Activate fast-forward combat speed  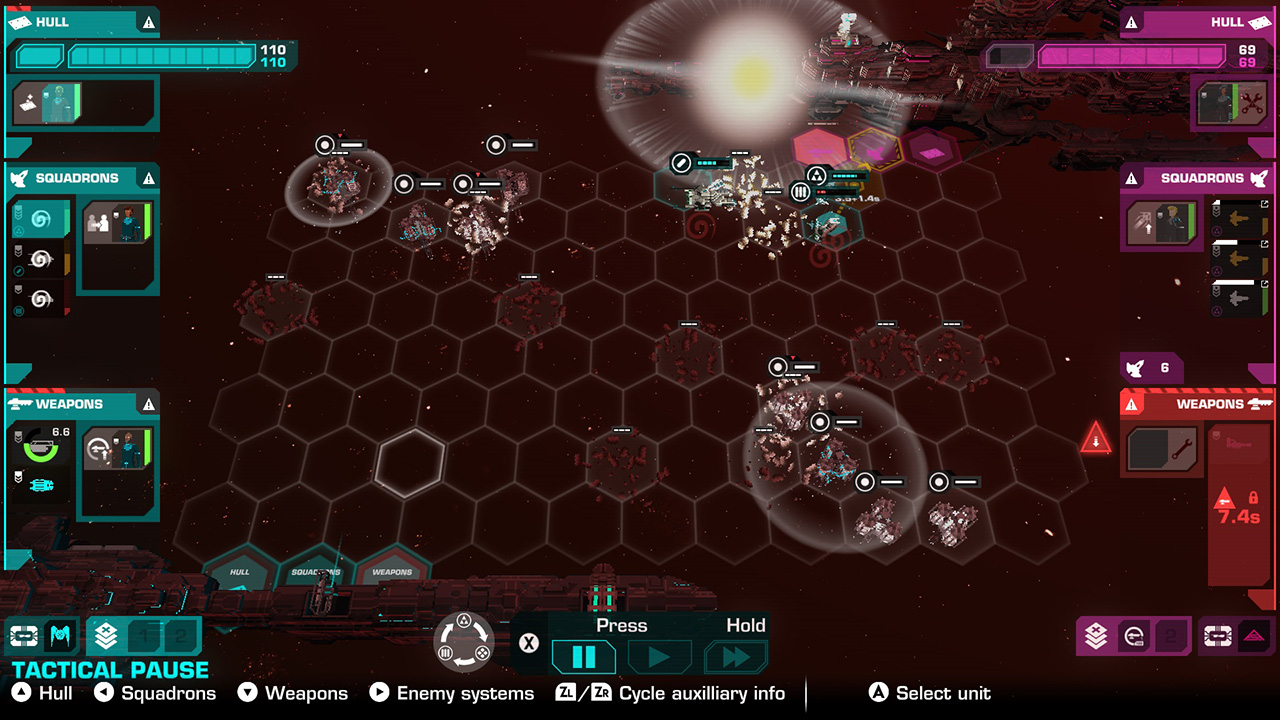click(737, 656)
